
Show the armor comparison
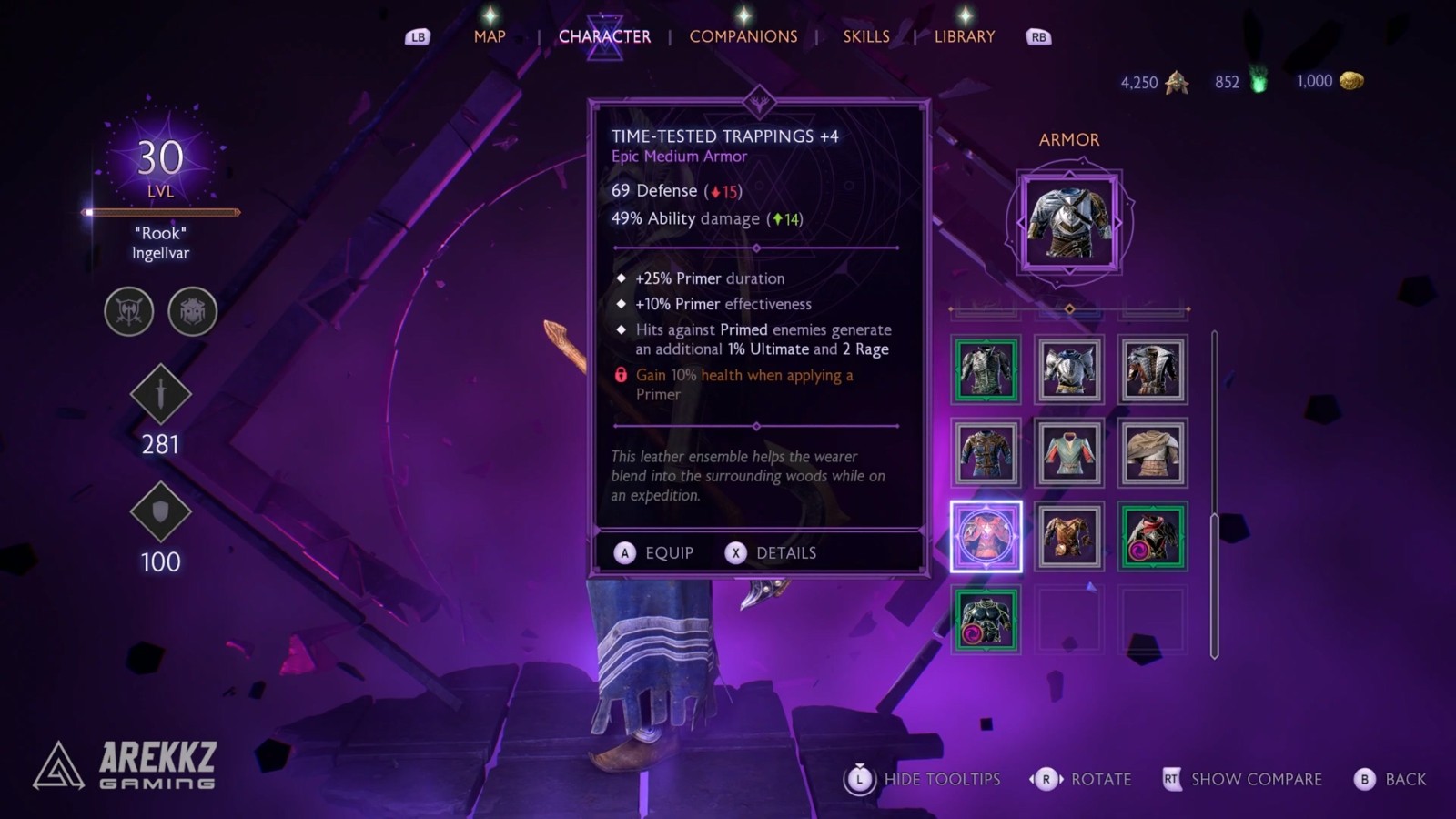1243,779
